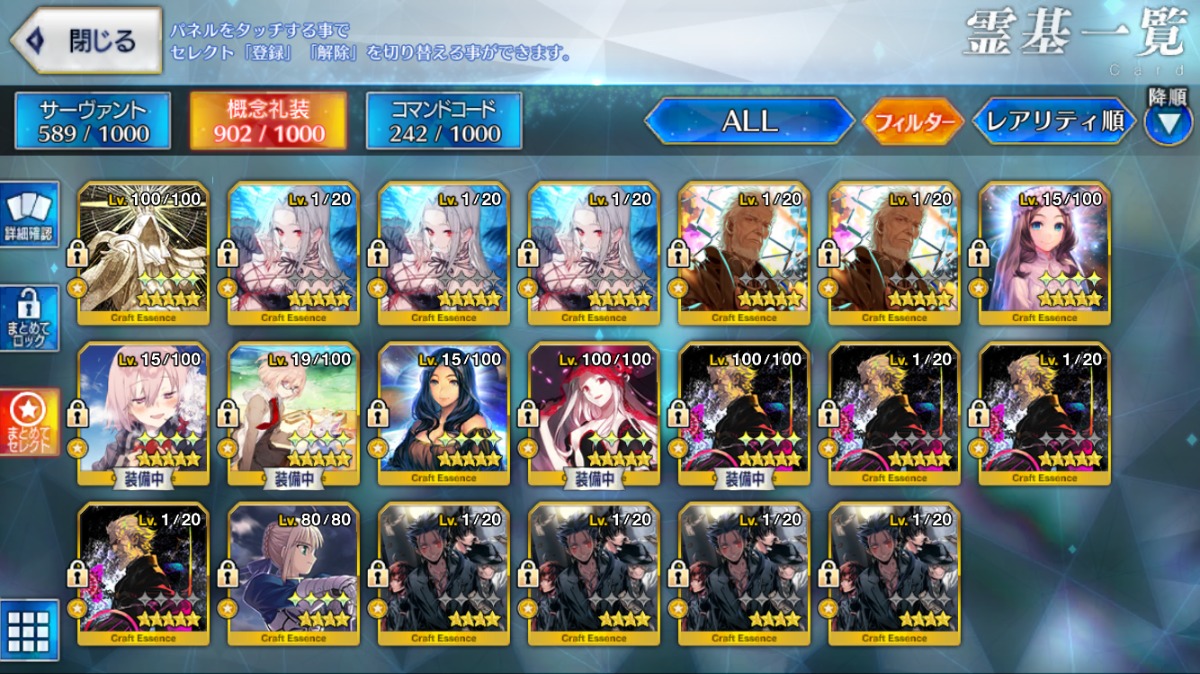This screenshot has height=674, width=1200.
Task: Choose the red-hooded Lv.100 craft essence
Action: tap(594, 412)
